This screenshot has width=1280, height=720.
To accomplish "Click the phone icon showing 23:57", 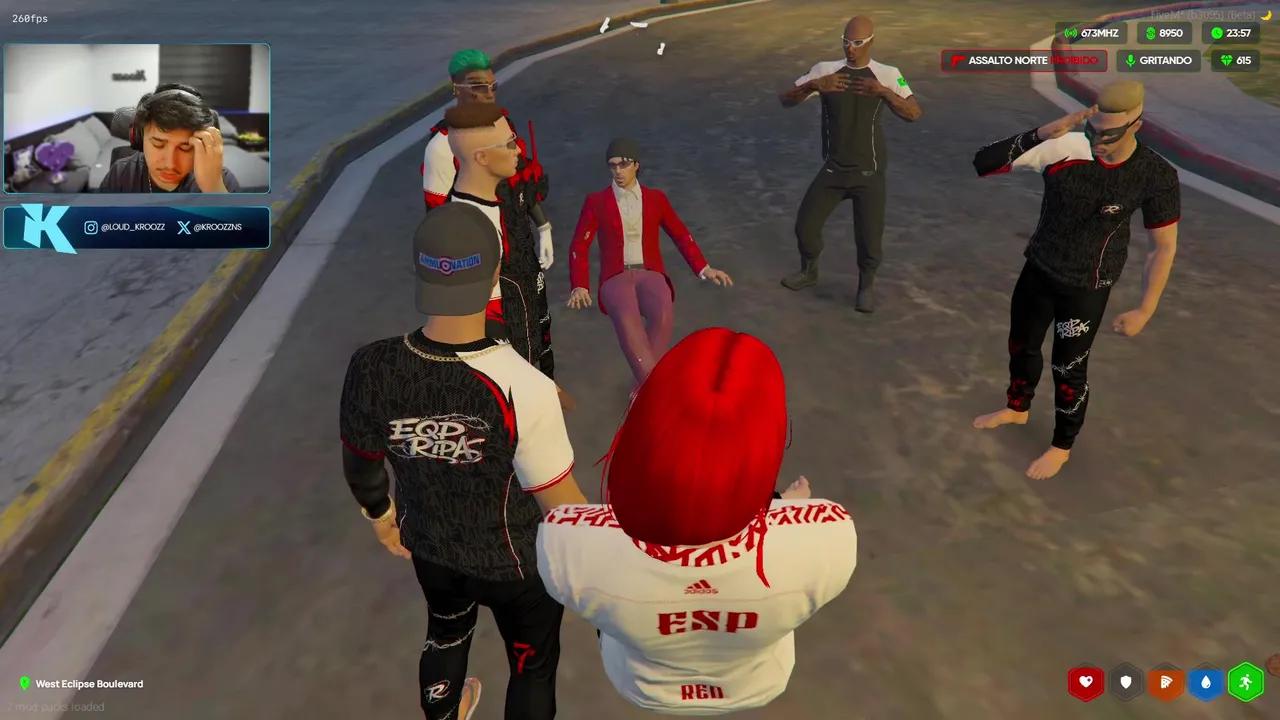I will 1218,33.
